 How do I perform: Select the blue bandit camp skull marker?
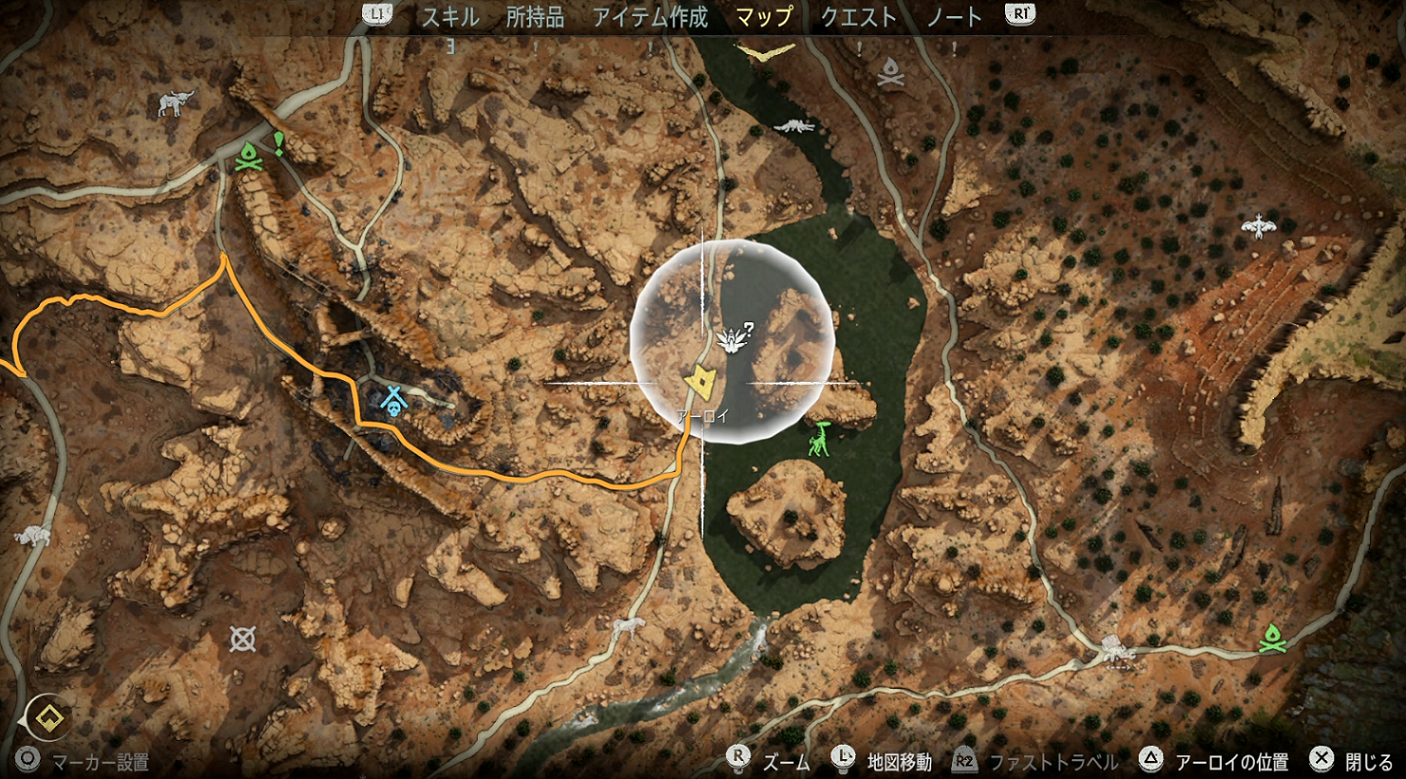tap(395, 401)
